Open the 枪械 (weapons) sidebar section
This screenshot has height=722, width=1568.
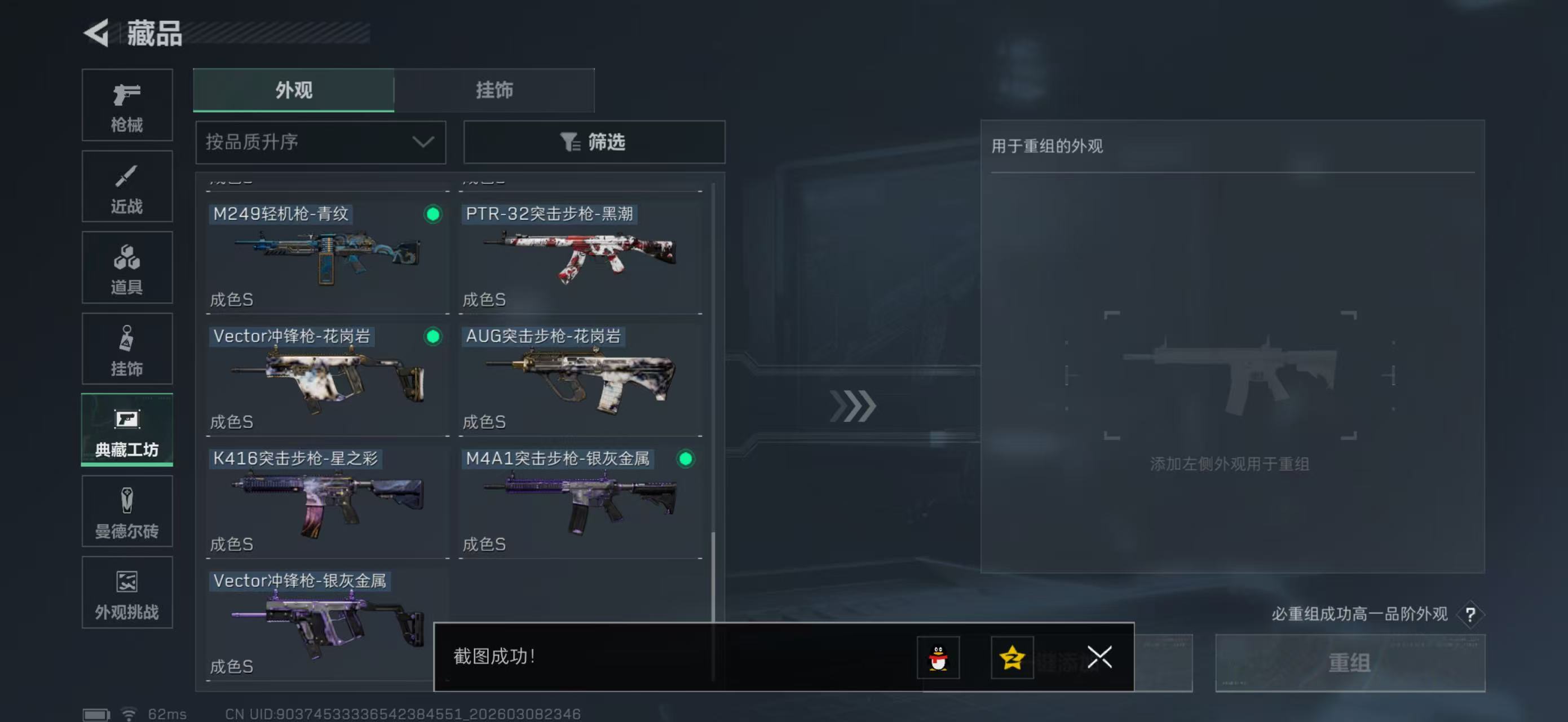point(127,105)
